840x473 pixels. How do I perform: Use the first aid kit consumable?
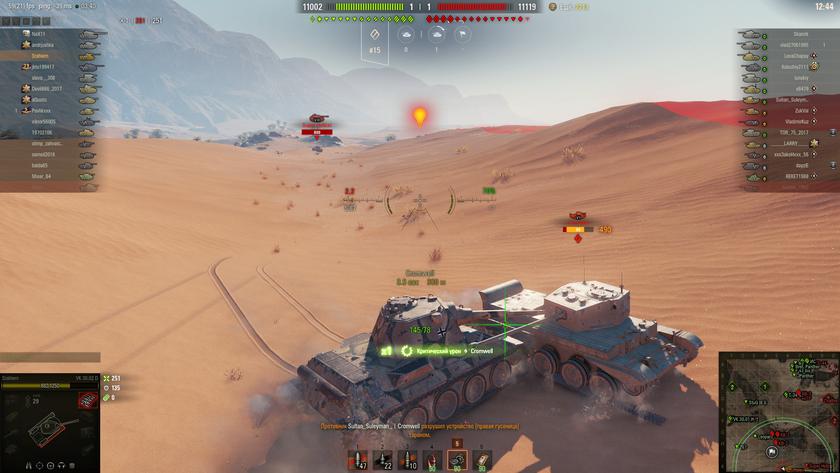pyautogui.click(x=481, y=460)
